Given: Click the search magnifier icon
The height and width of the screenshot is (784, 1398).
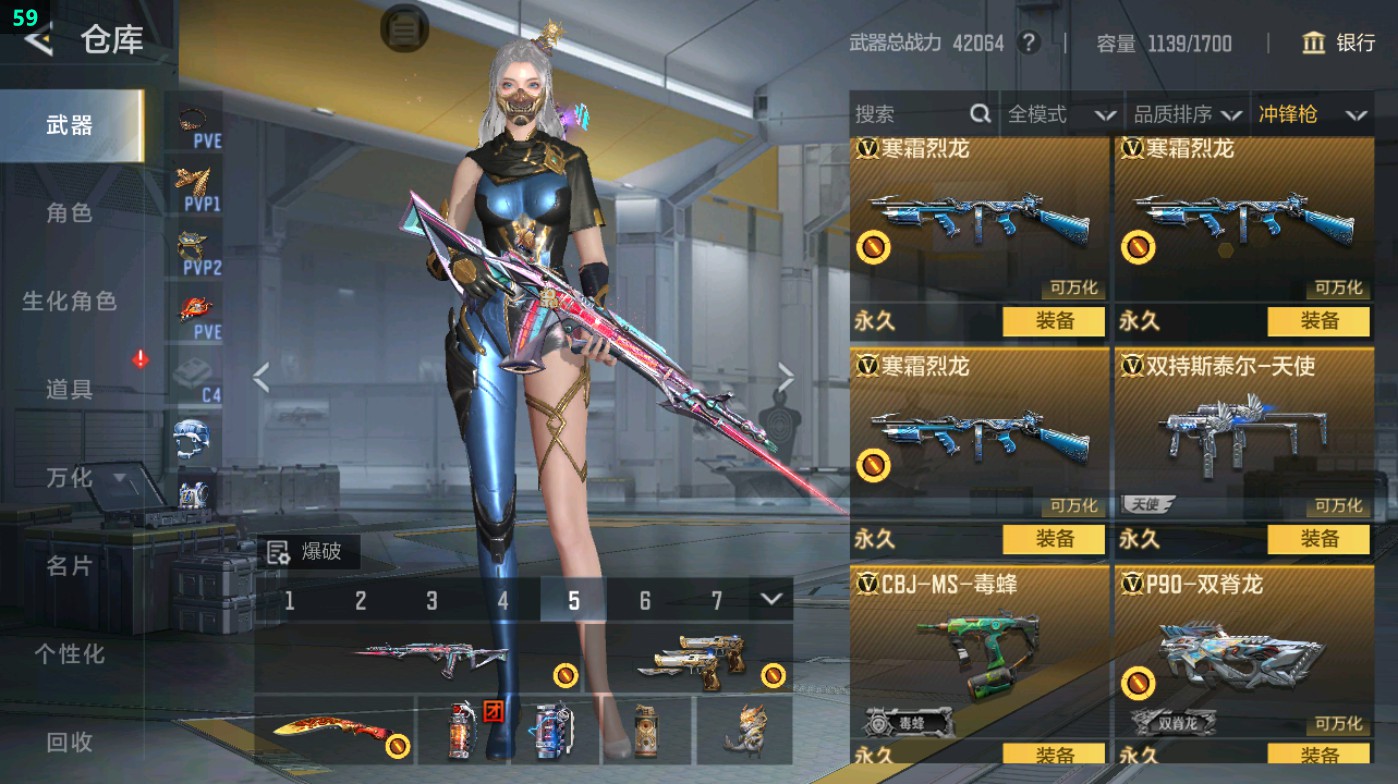Looking at the screenshot, I should tap(978, 114).
